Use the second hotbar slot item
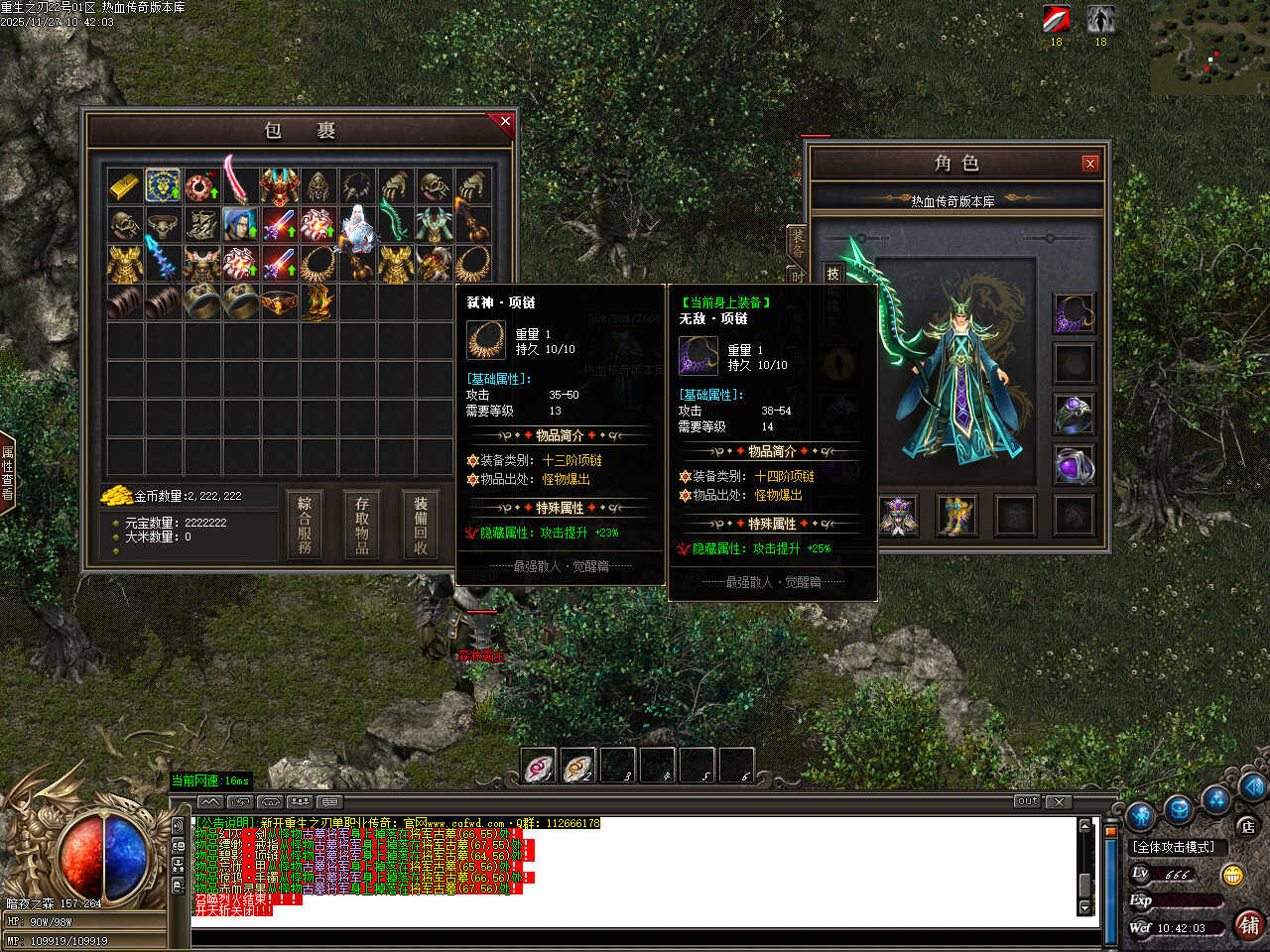Image resolution: width=1270 pixels, height=952 pixels. point(577,766)
